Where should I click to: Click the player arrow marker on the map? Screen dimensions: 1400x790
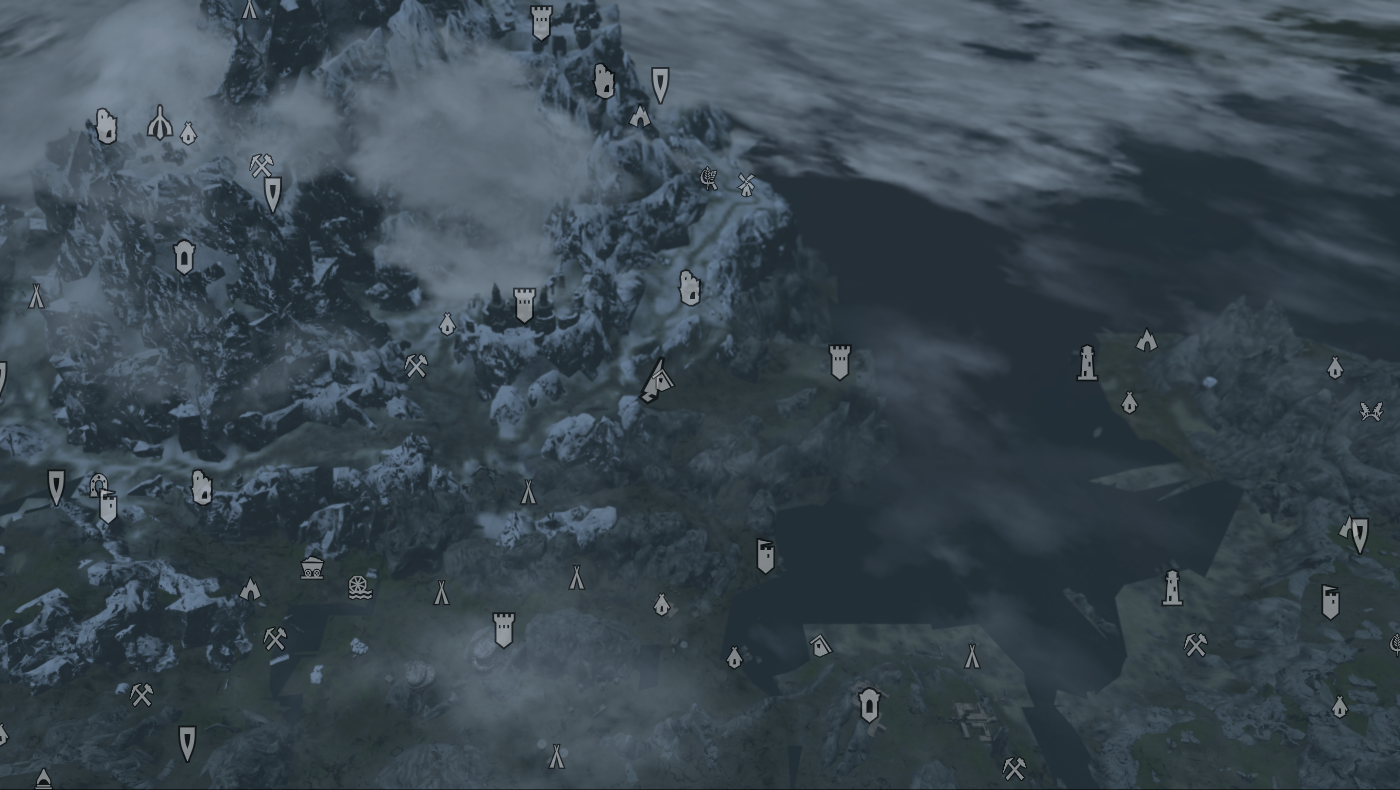[656, 382]
